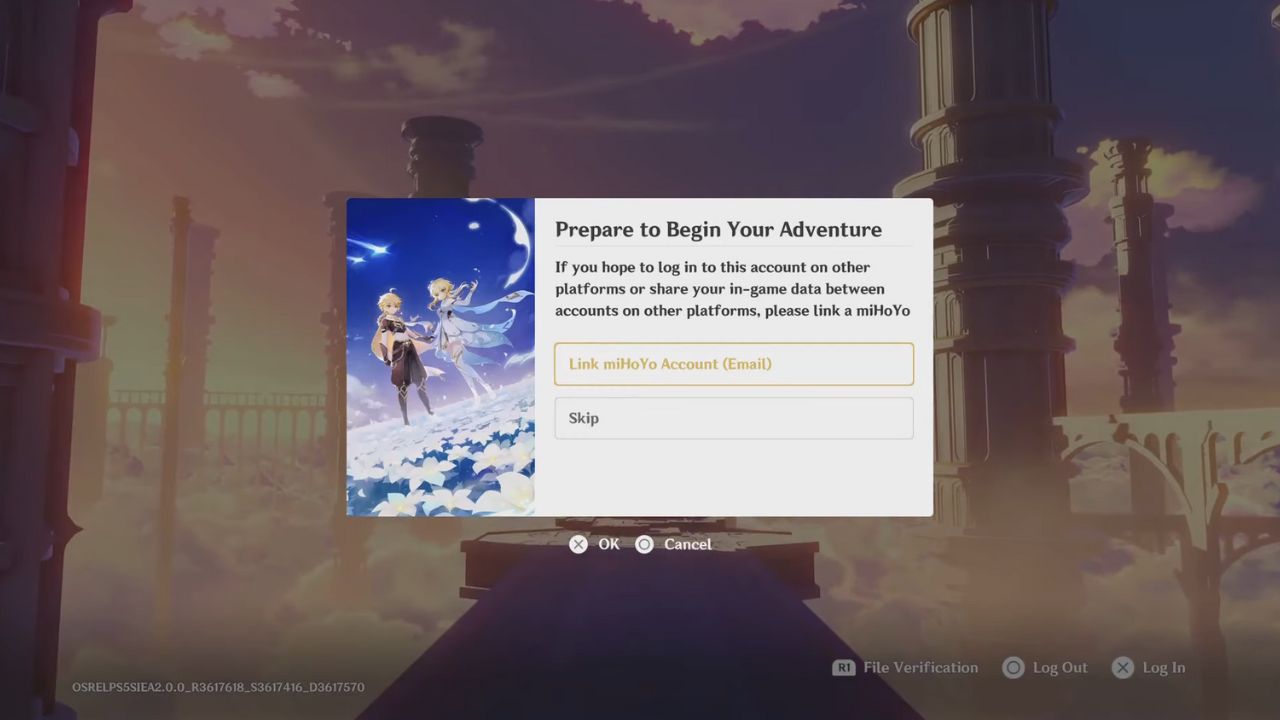The height and width of the screenshot is (720, 1280).
Task: Open the Log Out action
Action: pos(1060,667)
